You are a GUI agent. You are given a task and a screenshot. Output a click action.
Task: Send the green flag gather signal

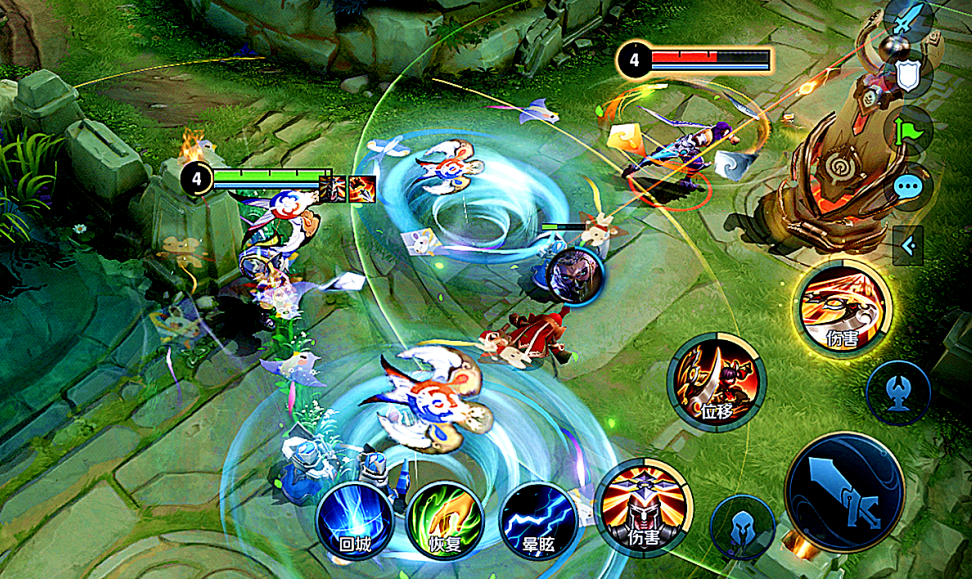point(909,130)
